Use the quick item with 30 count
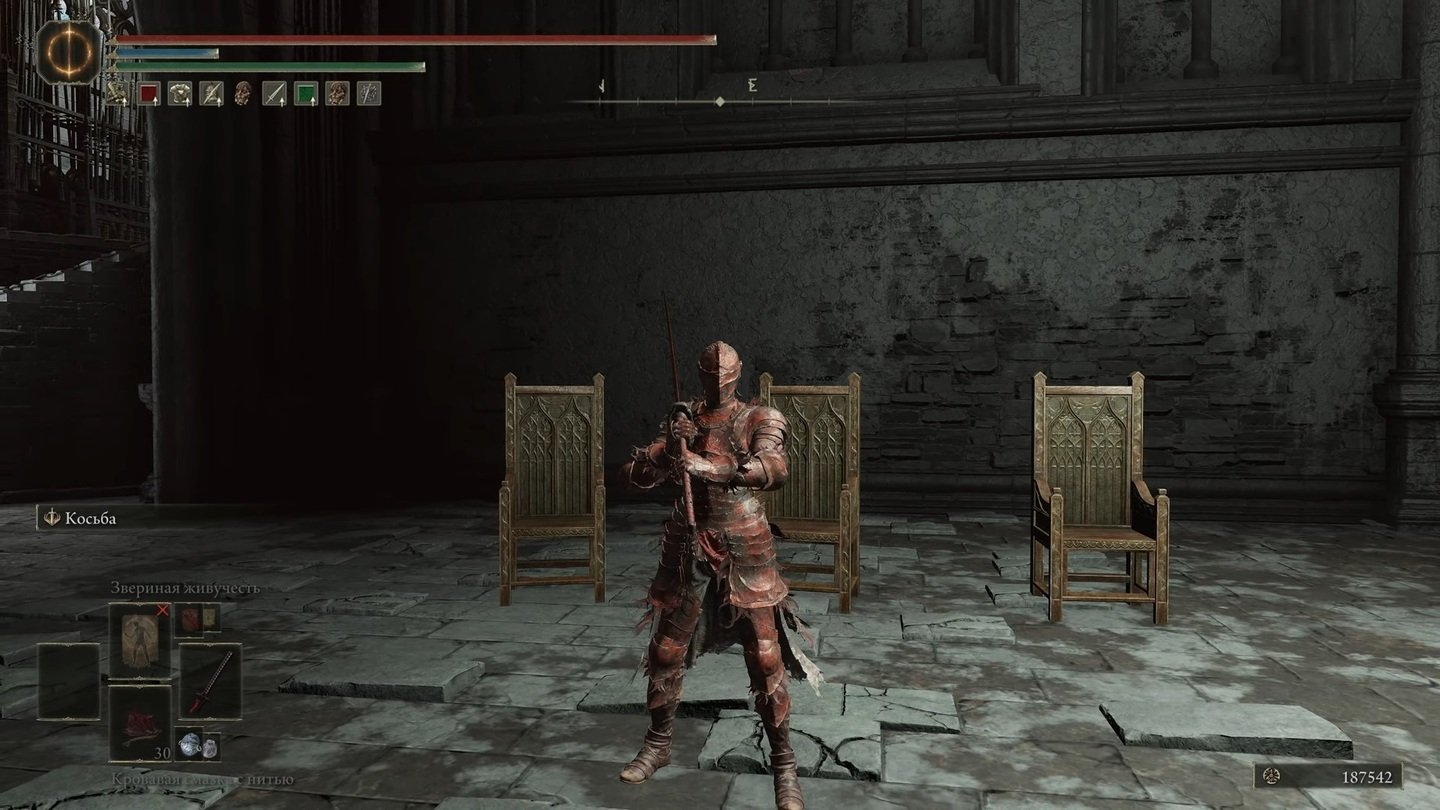Screen dimensions: 1440x810 tap(139, 724)
